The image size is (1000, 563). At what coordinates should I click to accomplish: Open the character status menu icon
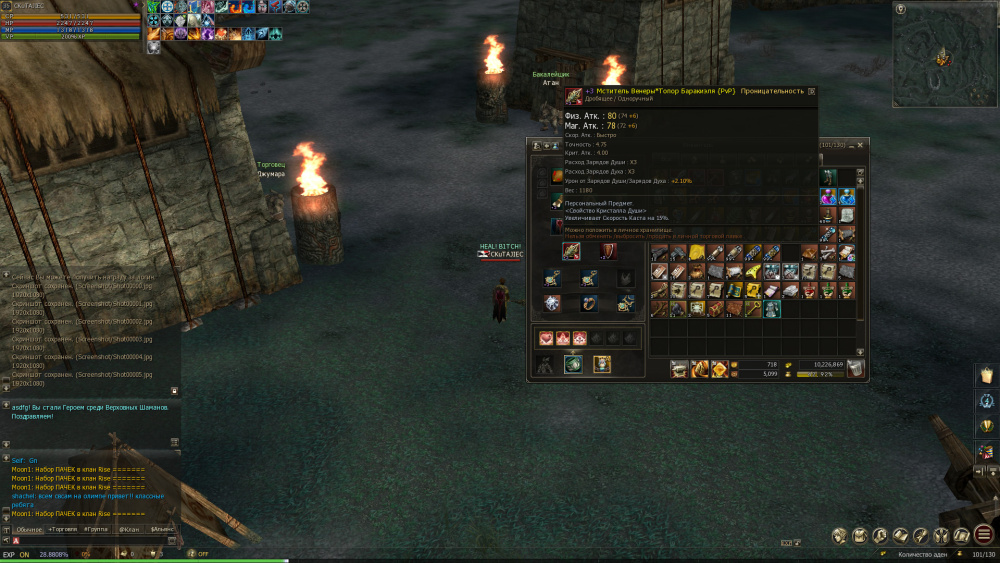point(838,535)
